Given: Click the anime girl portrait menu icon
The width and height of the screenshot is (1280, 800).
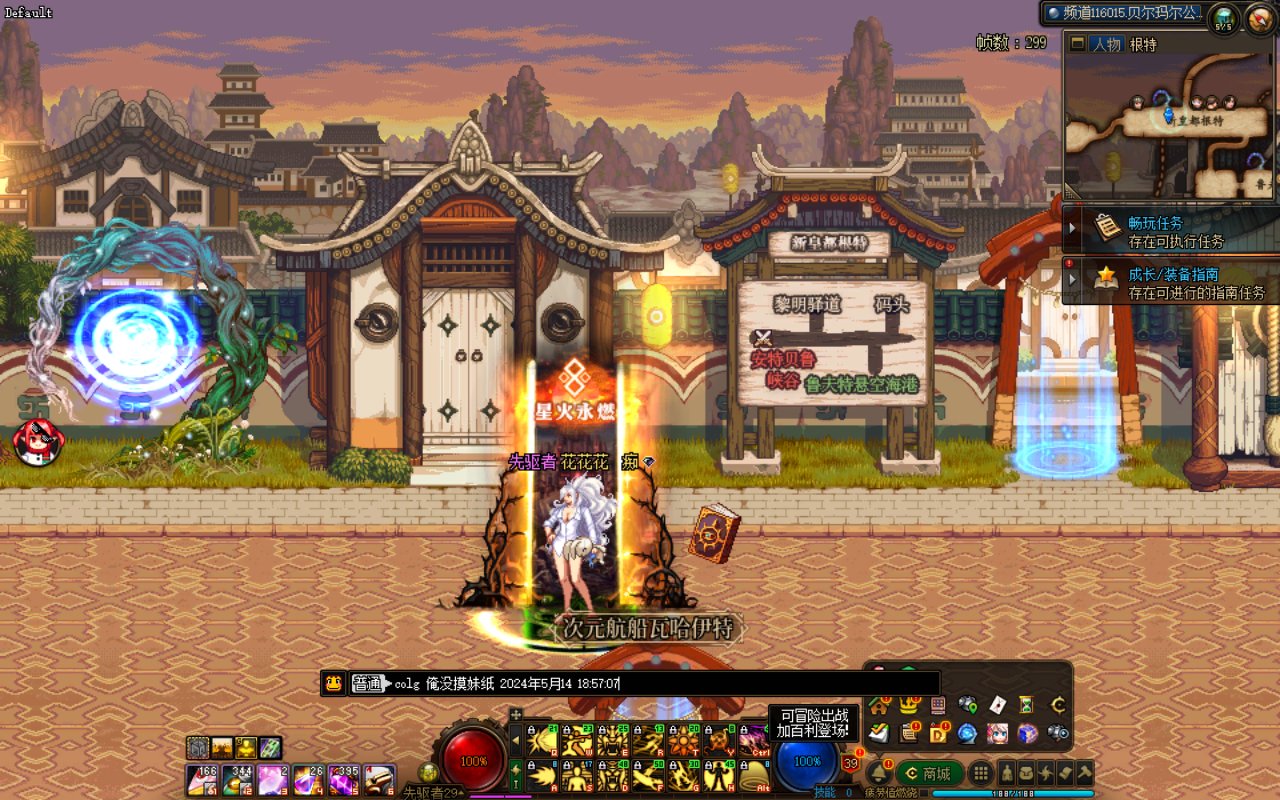Looking at the screenshot, I should [x=997, y=733].
